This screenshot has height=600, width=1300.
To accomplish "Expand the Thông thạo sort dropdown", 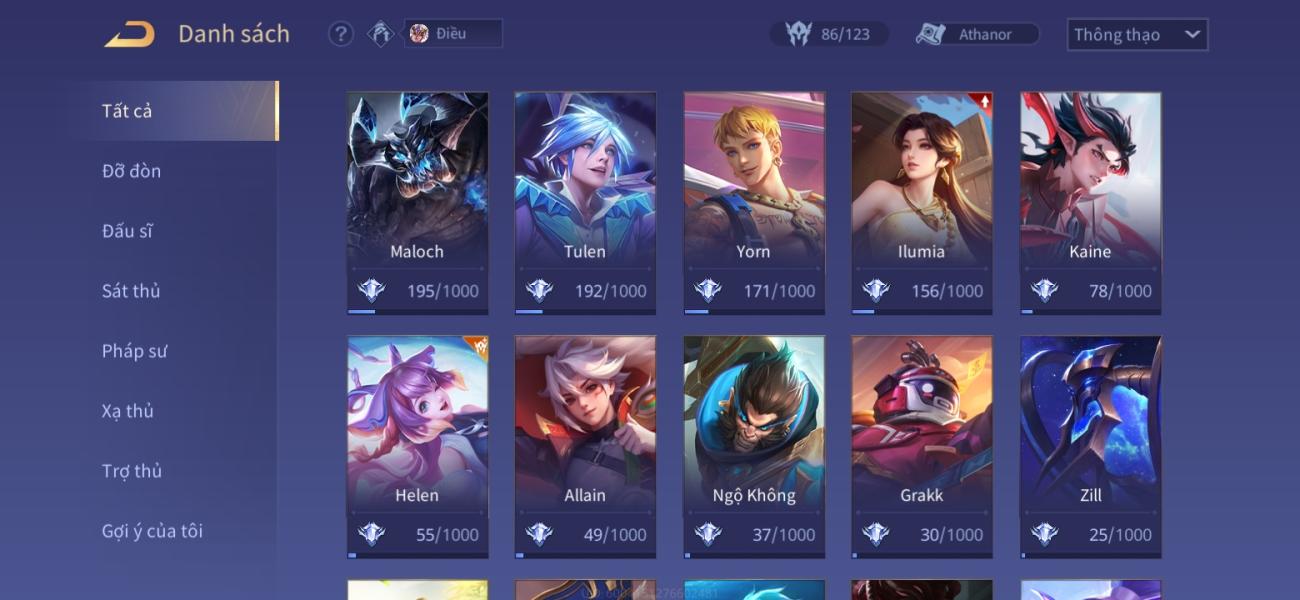I will [1137, 34].
